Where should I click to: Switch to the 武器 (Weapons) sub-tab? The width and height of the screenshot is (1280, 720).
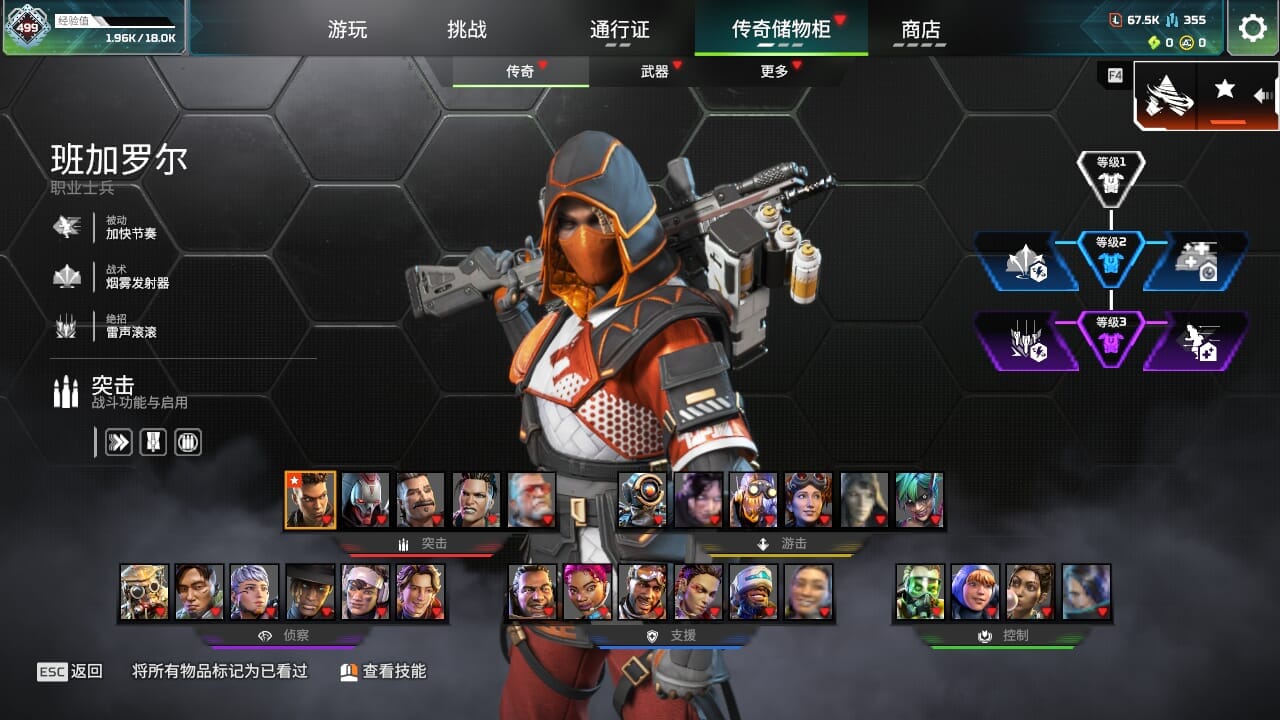655,71
